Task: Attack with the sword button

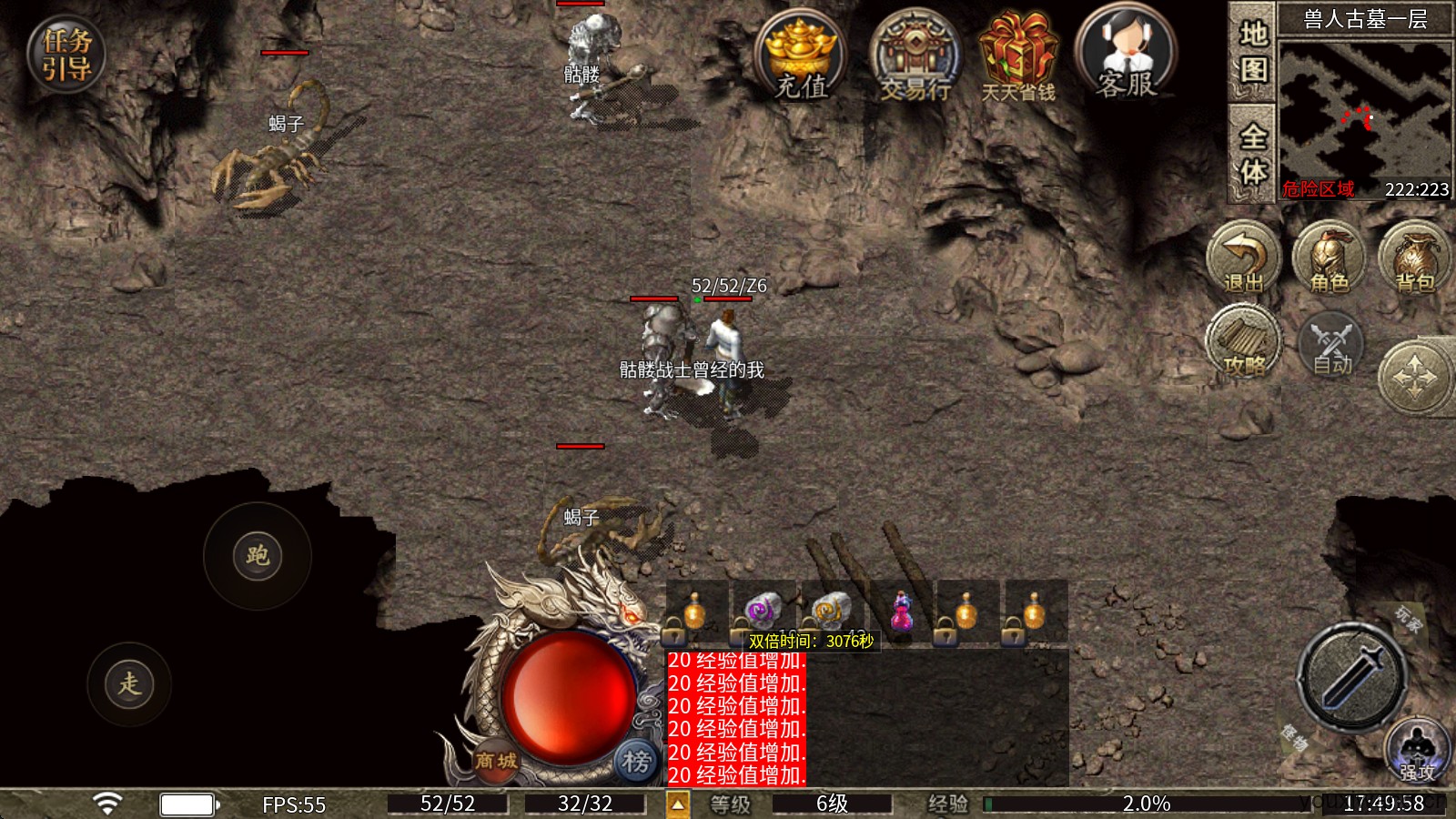Action: click(1352, 676)
